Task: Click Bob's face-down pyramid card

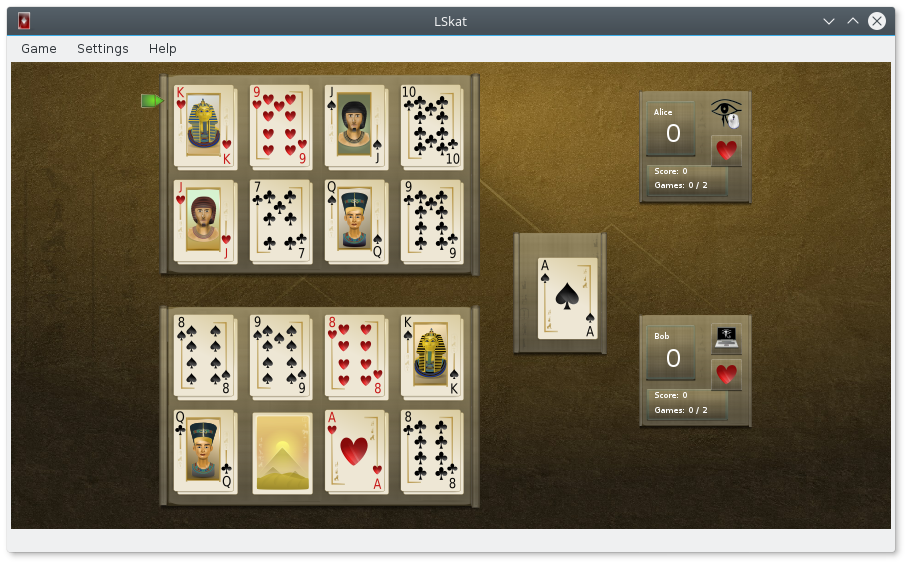Action: (280, 452)
